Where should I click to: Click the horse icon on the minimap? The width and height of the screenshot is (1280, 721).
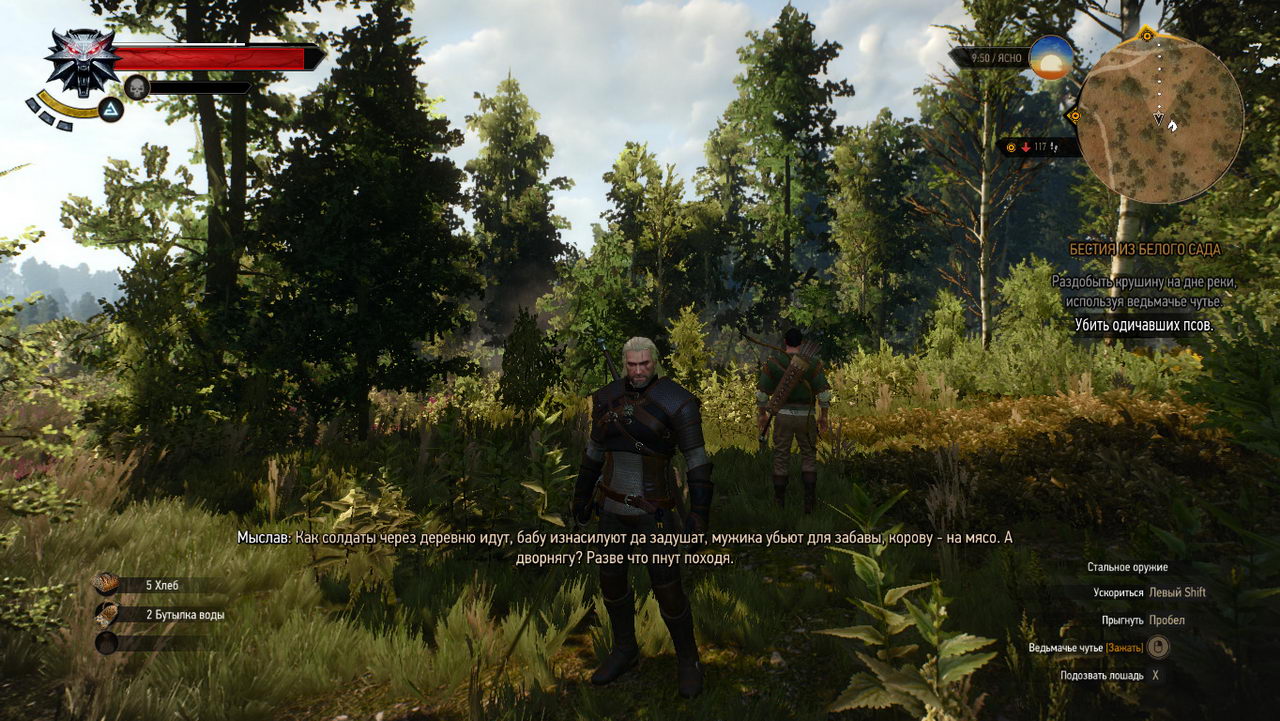pyautogui.click(x=1172, y=126)
